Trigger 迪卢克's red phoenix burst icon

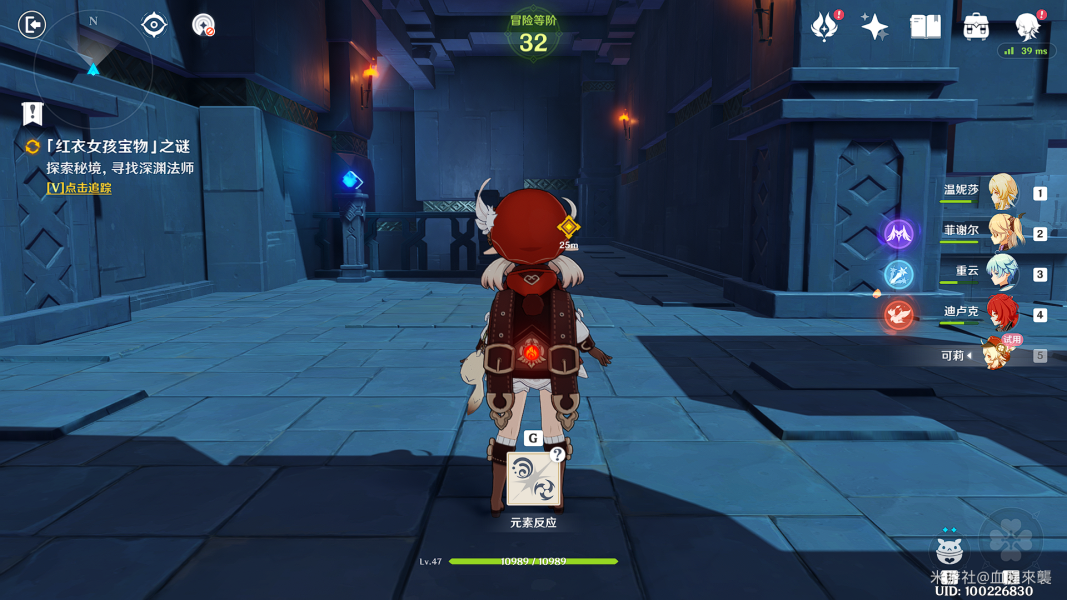tap(898, 315)
